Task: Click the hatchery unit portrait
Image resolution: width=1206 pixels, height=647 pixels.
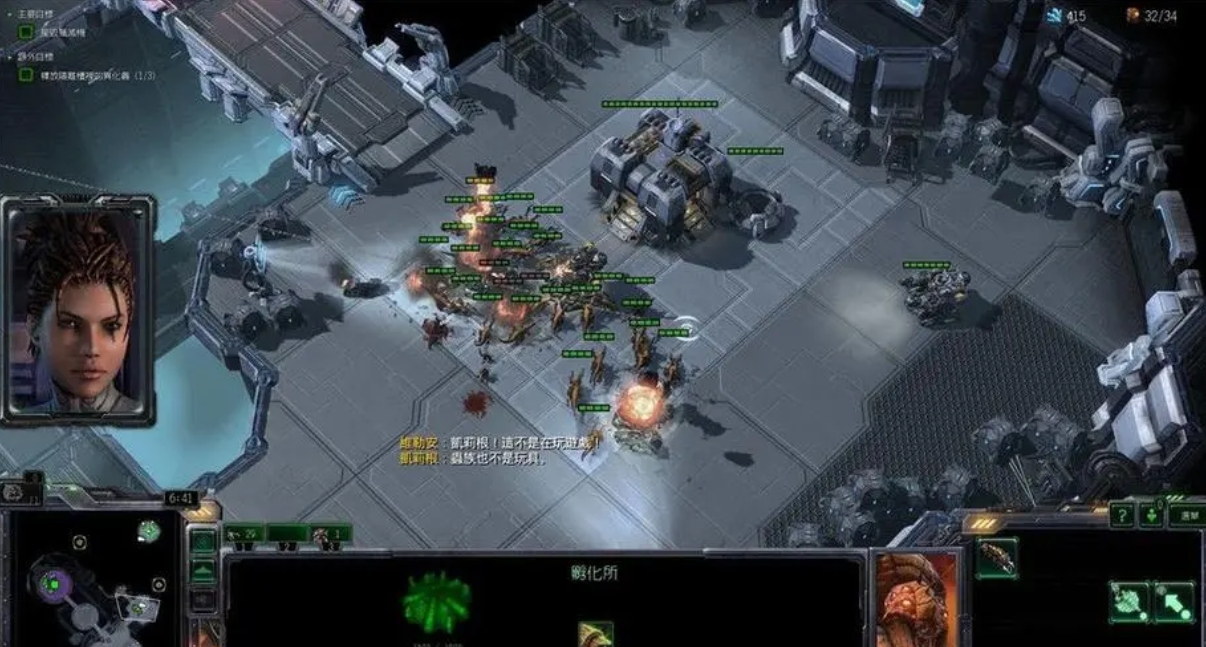Action: click(912, 600)
